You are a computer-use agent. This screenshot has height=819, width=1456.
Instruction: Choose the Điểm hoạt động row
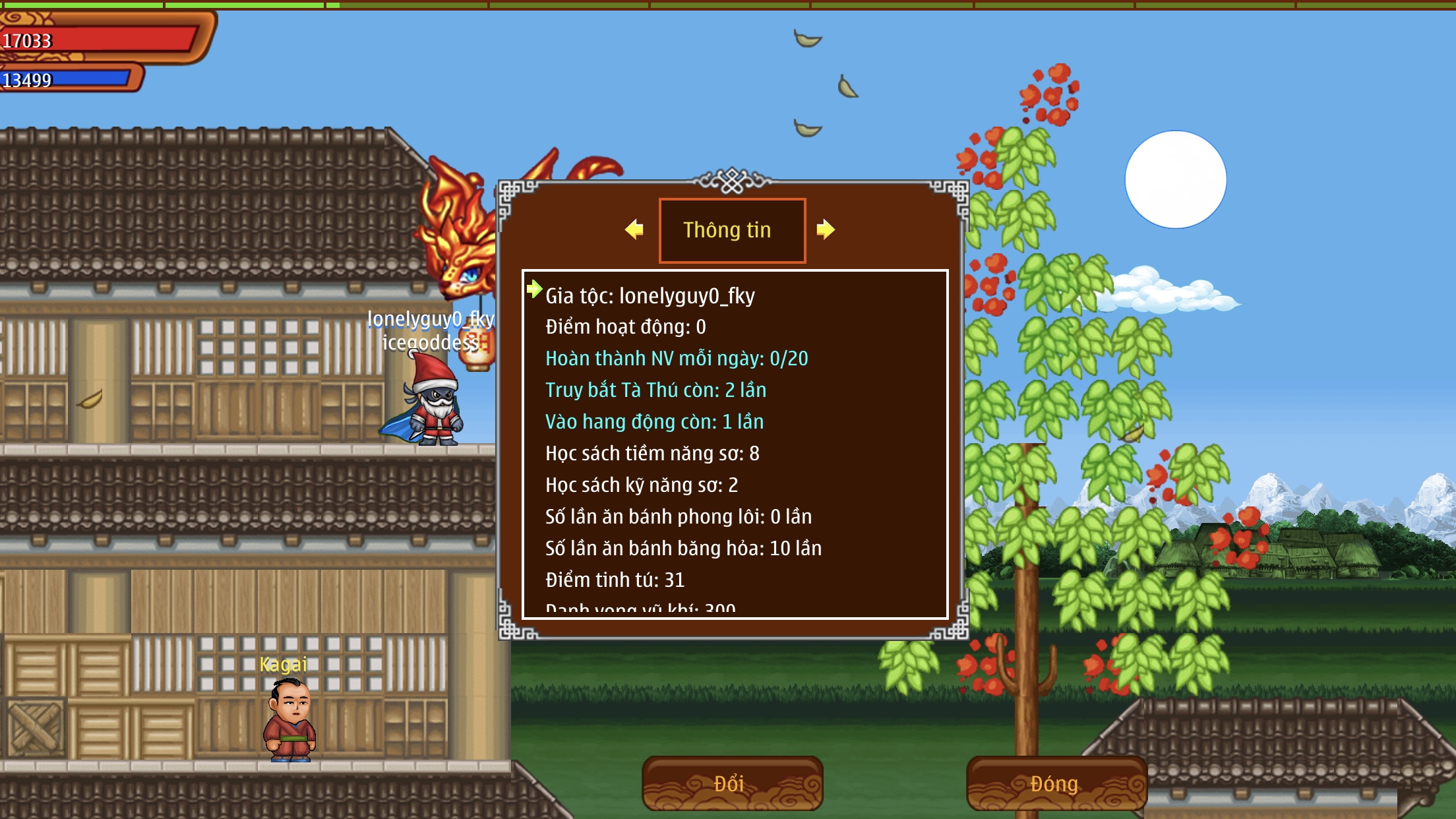[625, 327]
